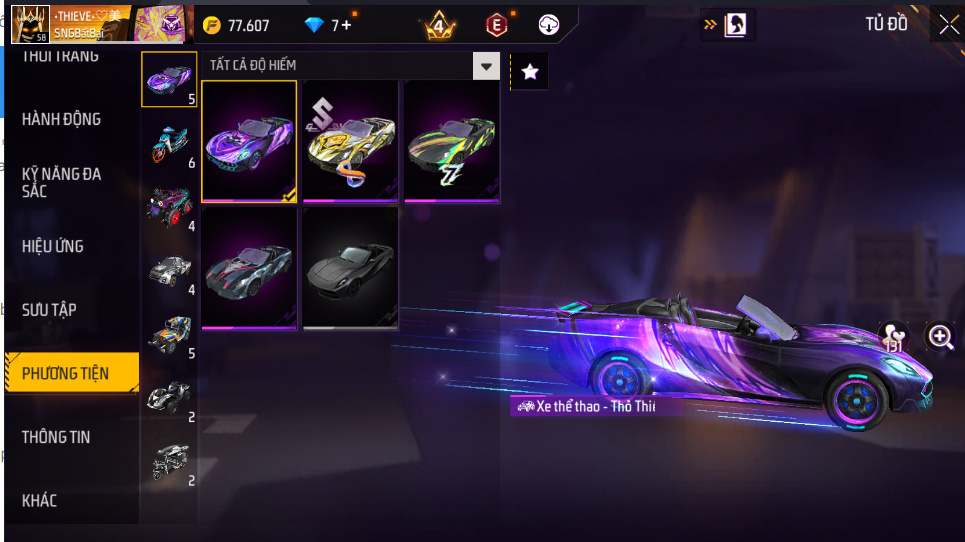The height and width of the screenshot is (542, 965).
Task: Open the player profile avatar
Action: 30,24
